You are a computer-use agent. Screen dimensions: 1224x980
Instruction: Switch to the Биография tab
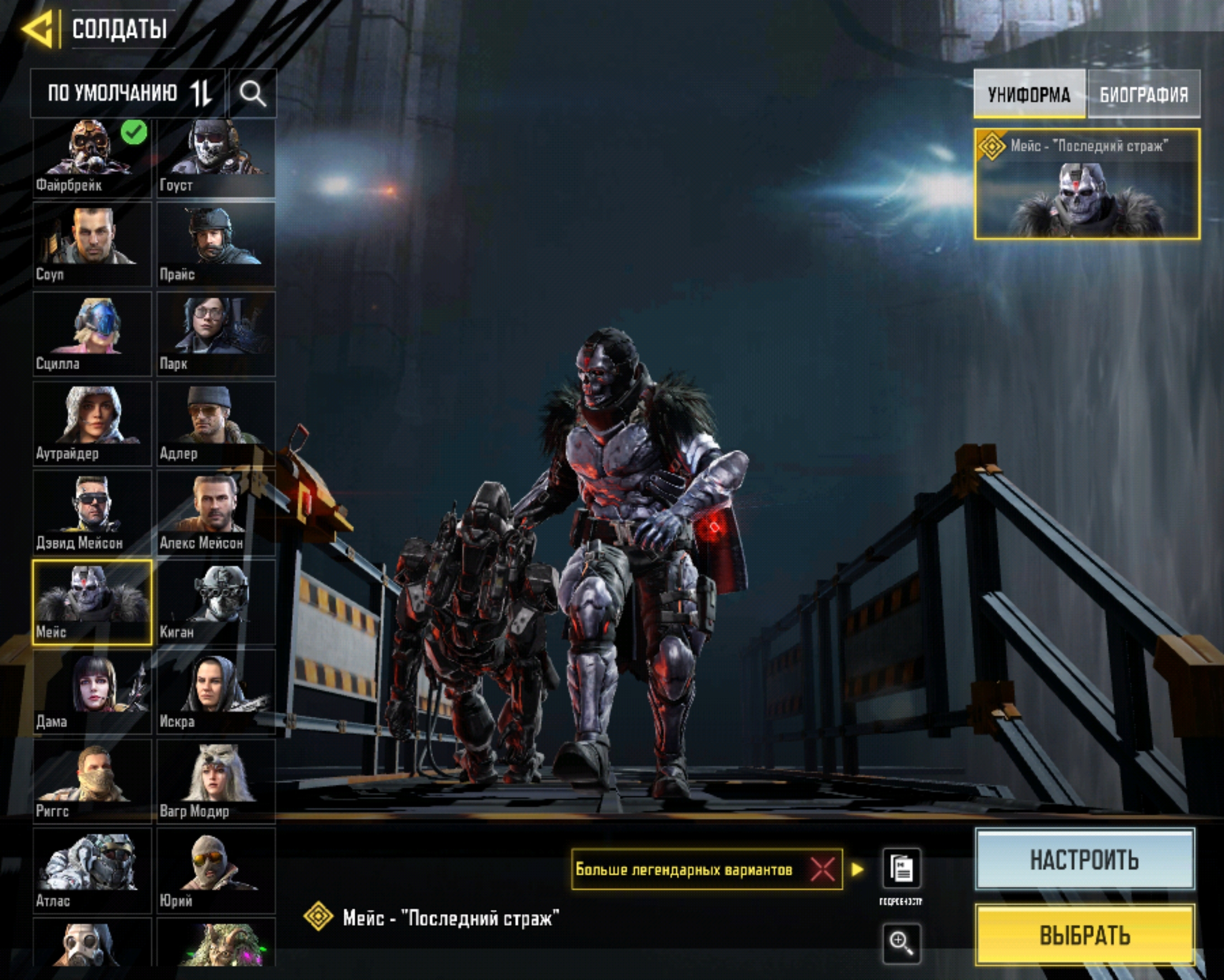coord(1144,94)
